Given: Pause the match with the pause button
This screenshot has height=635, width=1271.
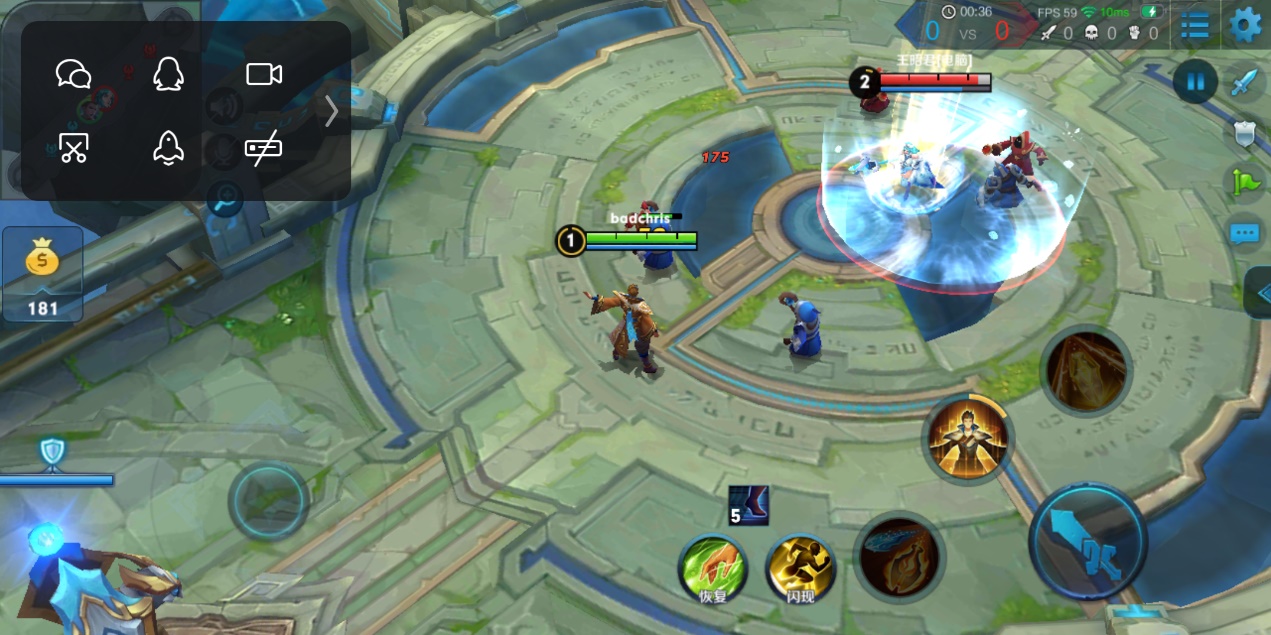Looking at the screenshot, I should click(x=1195, y=82).
